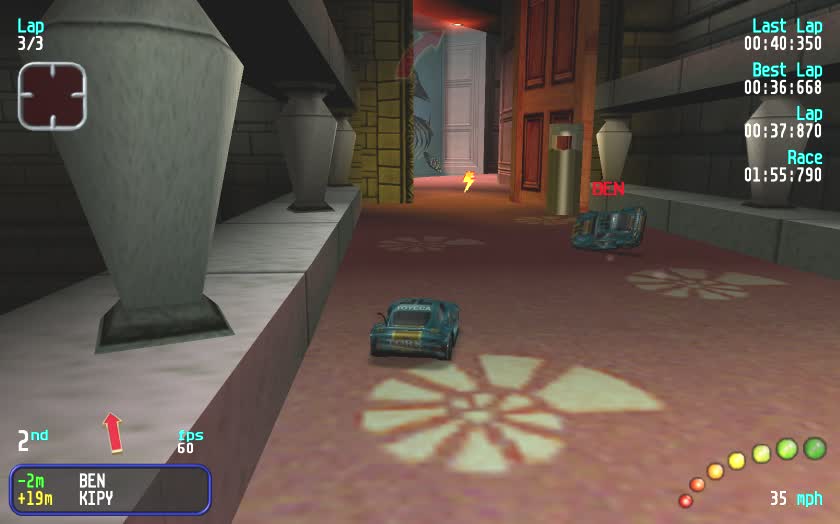Select the empty weapon pickup slot
The height and width of the screenshot is (524, 840).
tap(52, 96)
